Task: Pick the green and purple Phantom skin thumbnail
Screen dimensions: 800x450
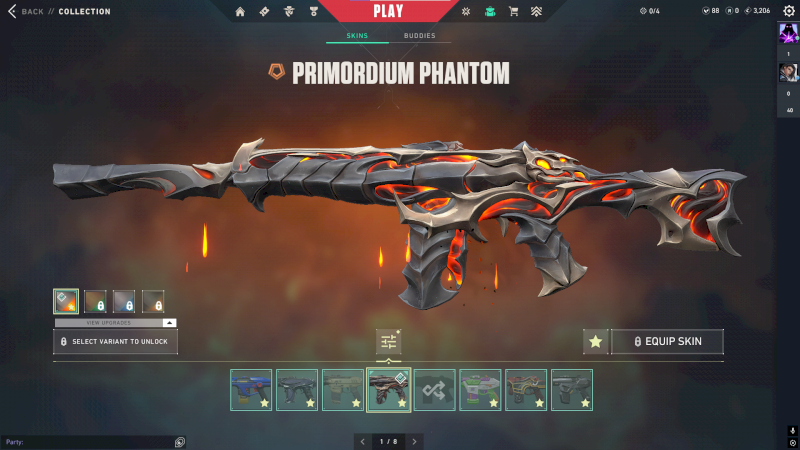Action: pyautogui.click(x=480, y=390)
